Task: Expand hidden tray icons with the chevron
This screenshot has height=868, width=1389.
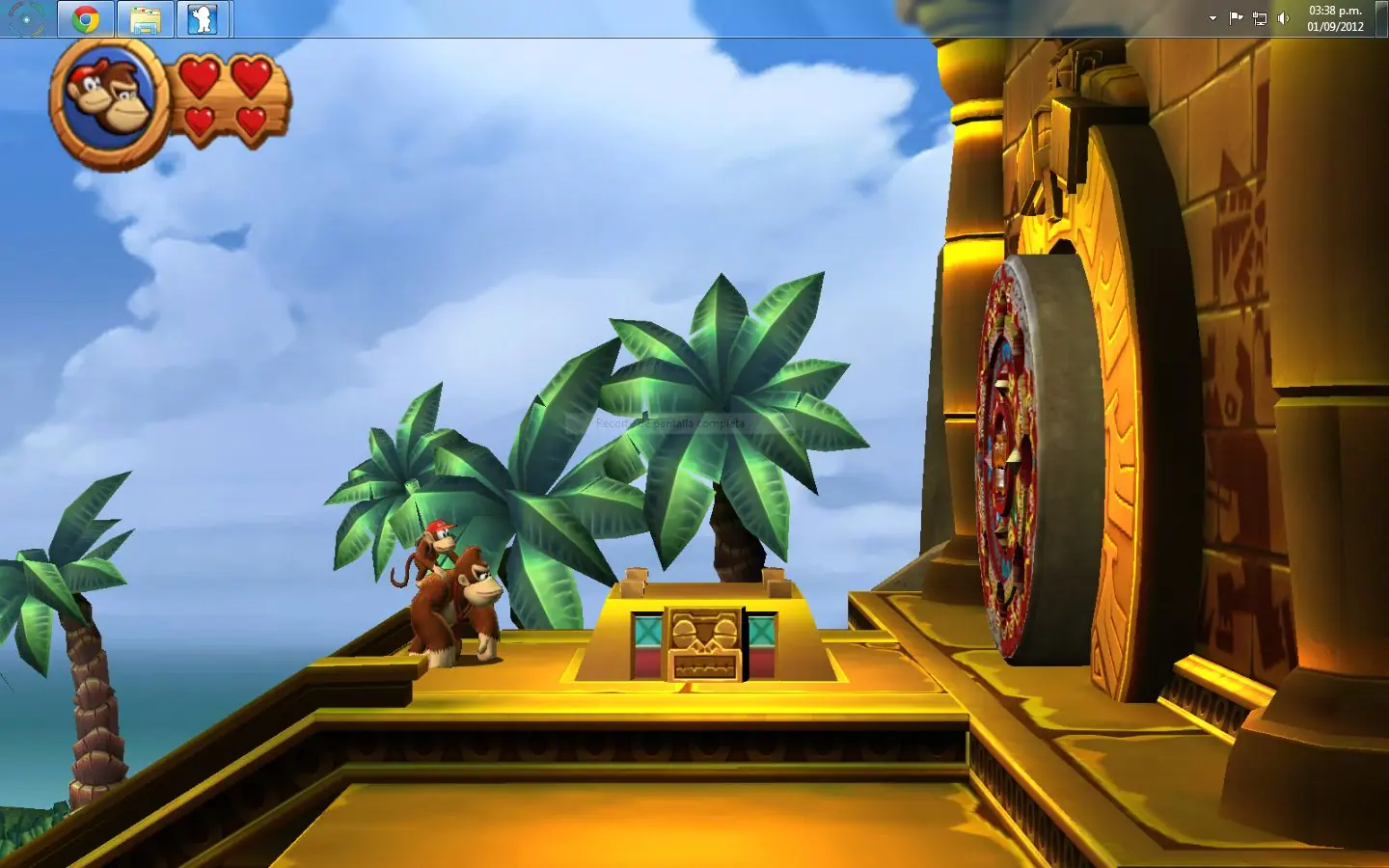Action: click(x=1211, y=16)
